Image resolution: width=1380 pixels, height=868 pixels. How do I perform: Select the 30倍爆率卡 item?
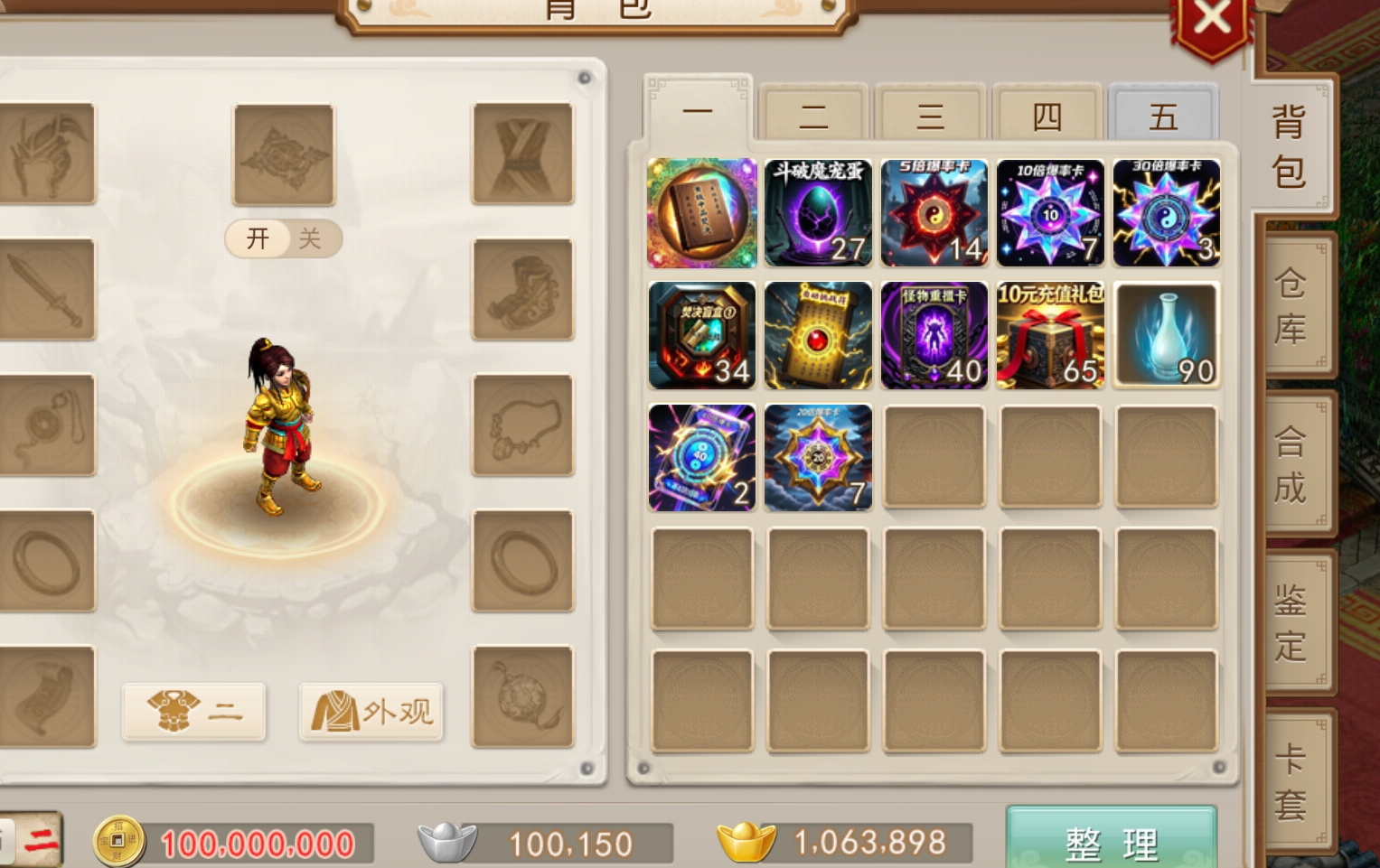(x=1166, y=213)
